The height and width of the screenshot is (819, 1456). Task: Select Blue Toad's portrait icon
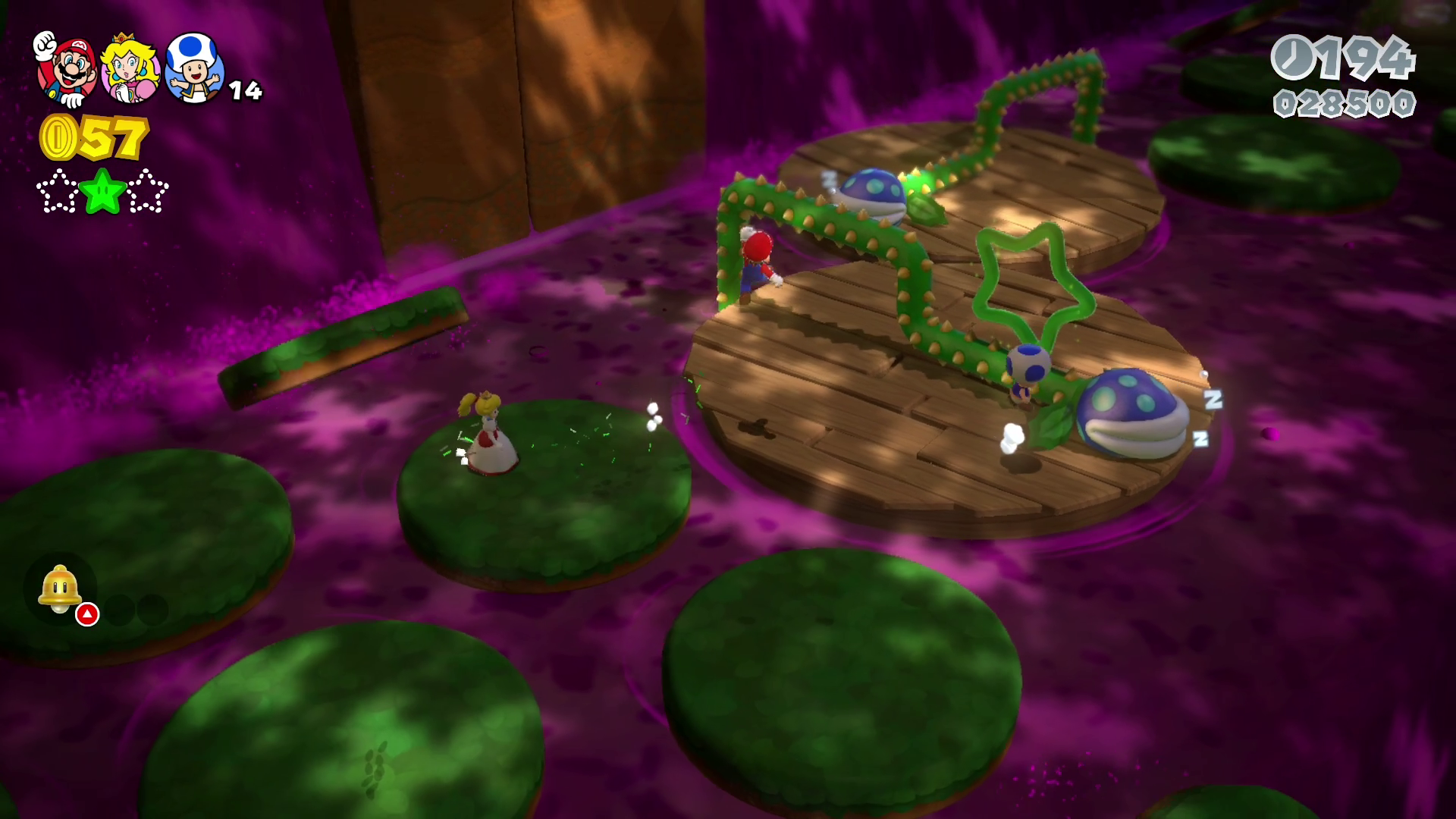tap(195, 68)
